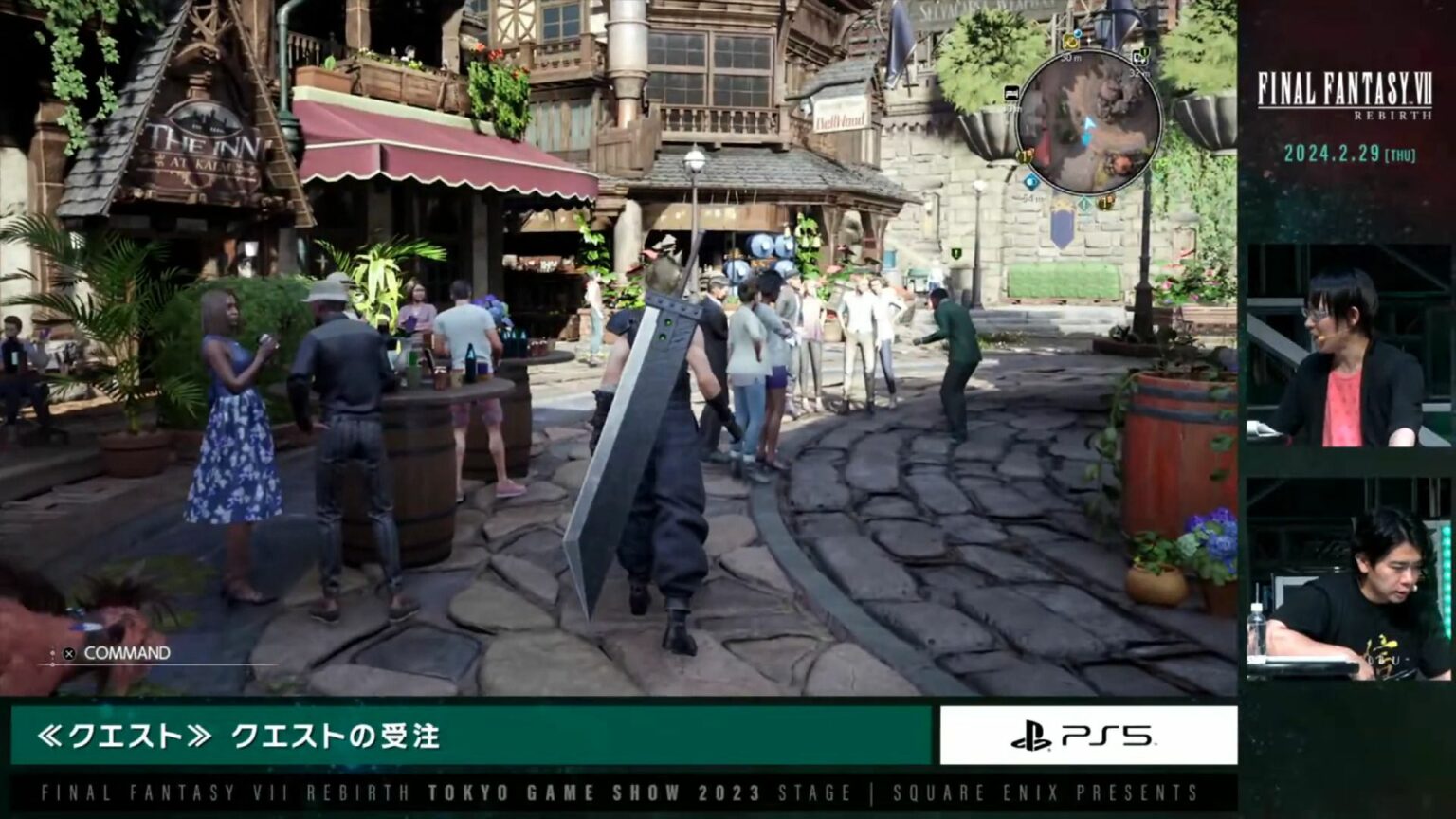Viewport: 1456px width, 819px height.
Task: Select the bed icon marking The Inn
Action: 1010,93
